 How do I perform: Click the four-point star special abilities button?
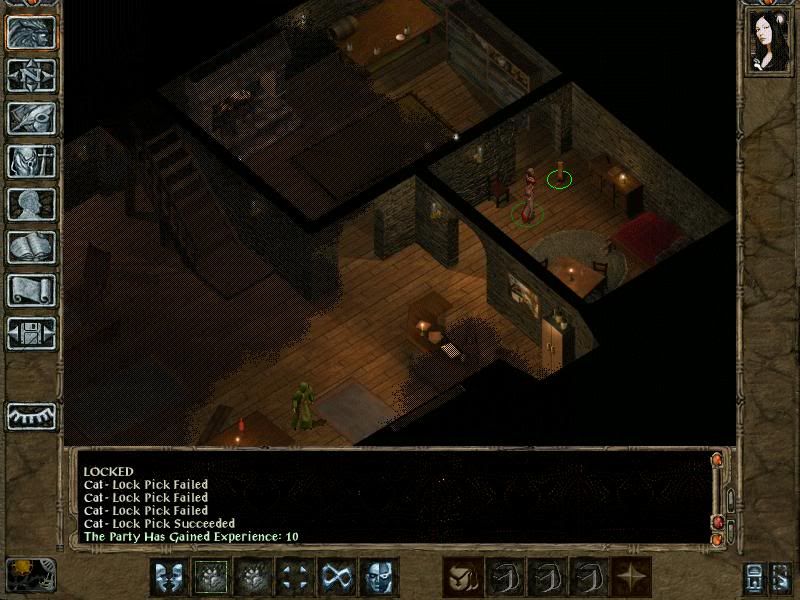pos(629,577)
